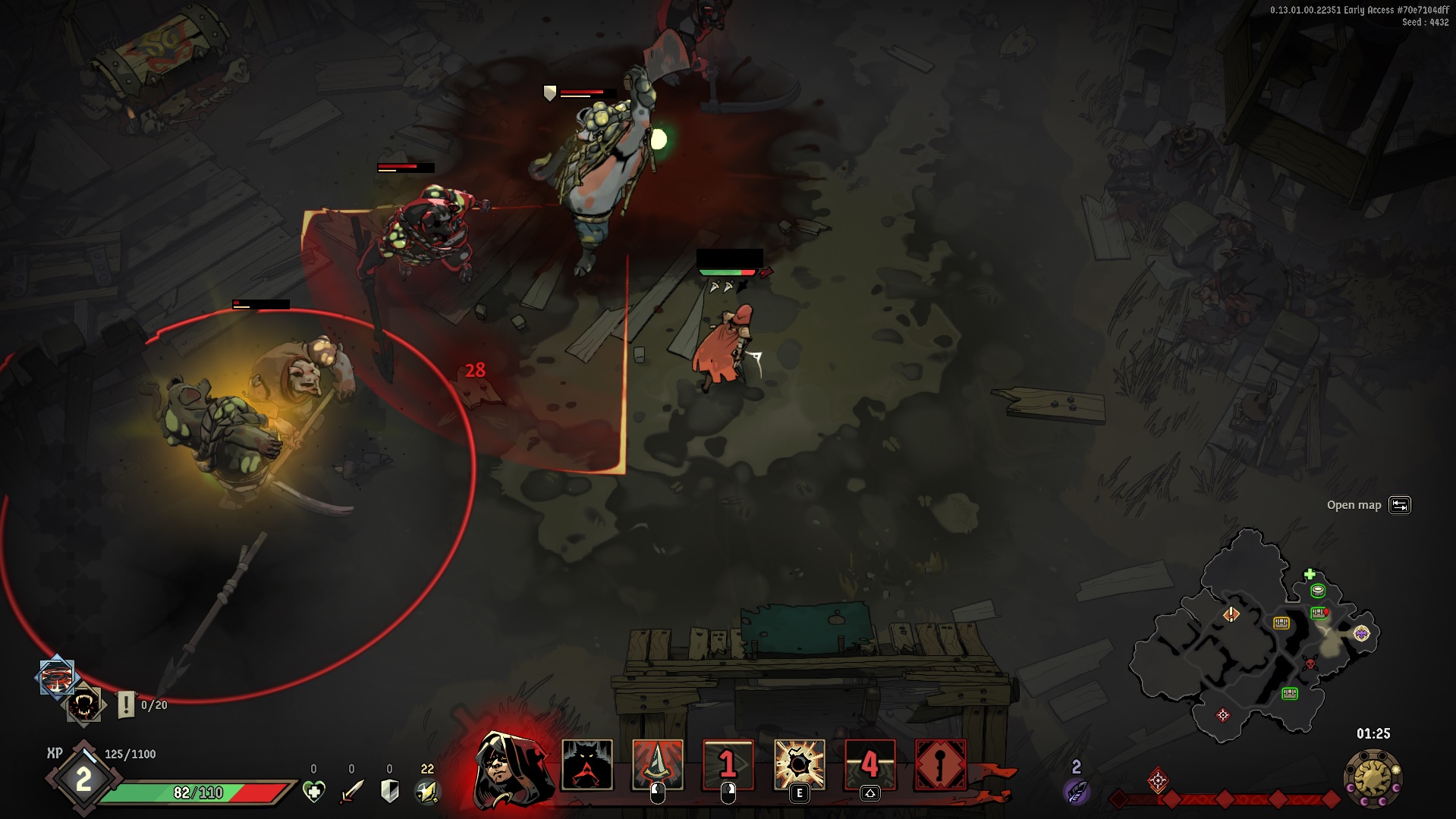The height and width of the screenshot is (819, 1456).
Task: Click the exclamation quest objective tracker
Action: point(126,705)
